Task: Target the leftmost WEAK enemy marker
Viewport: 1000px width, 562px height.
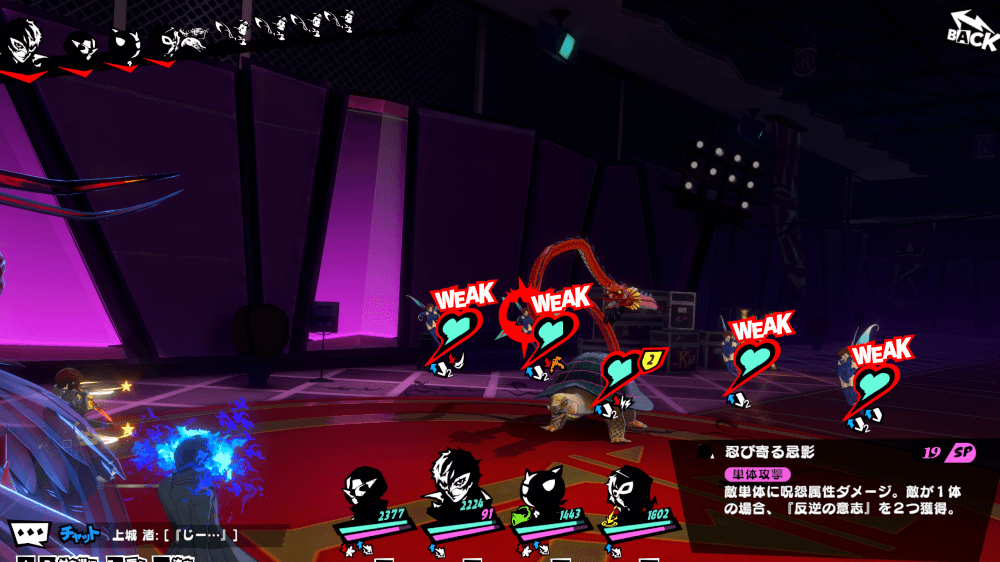Action: tap(454, 330)
